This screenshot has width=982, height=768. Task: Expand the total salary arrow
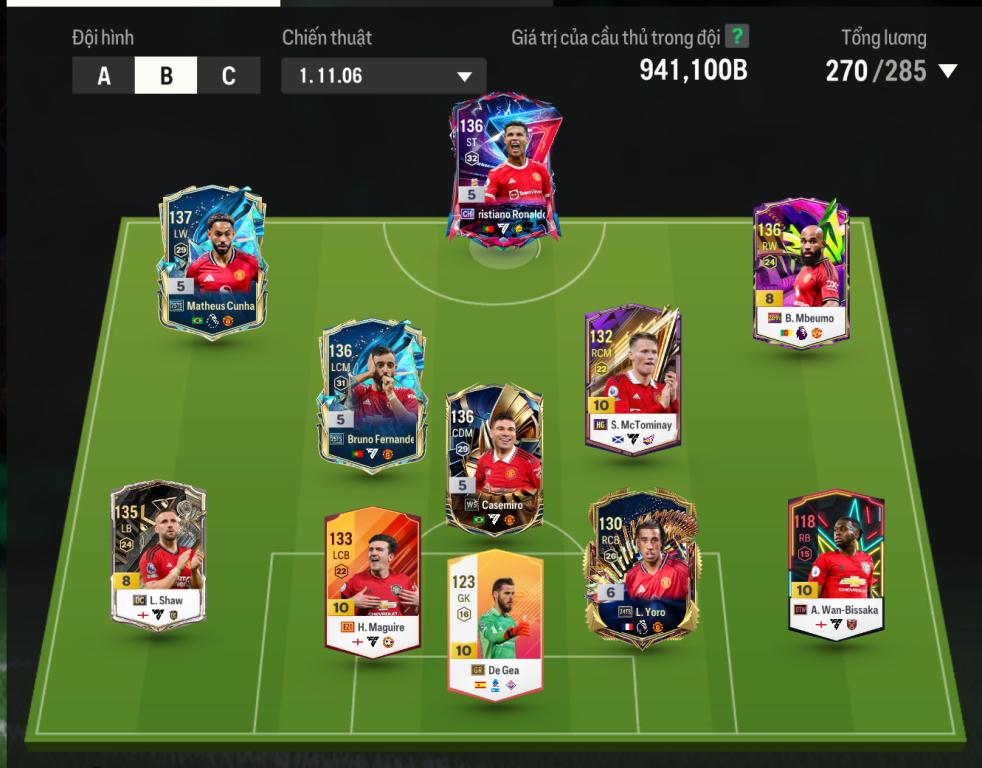(947, 71)
